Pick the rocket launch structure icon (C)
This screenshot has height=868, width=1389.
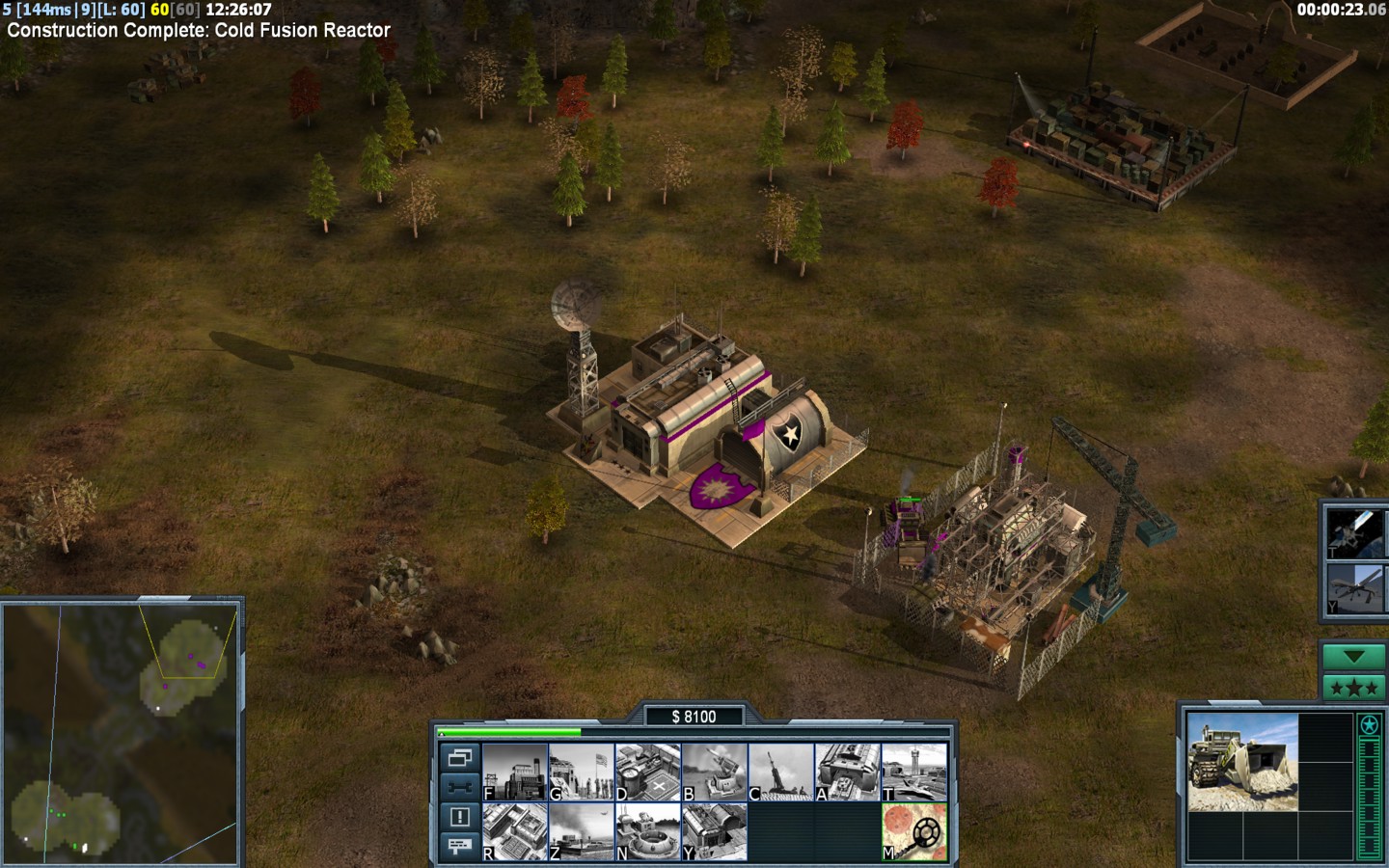coord(781,772)
